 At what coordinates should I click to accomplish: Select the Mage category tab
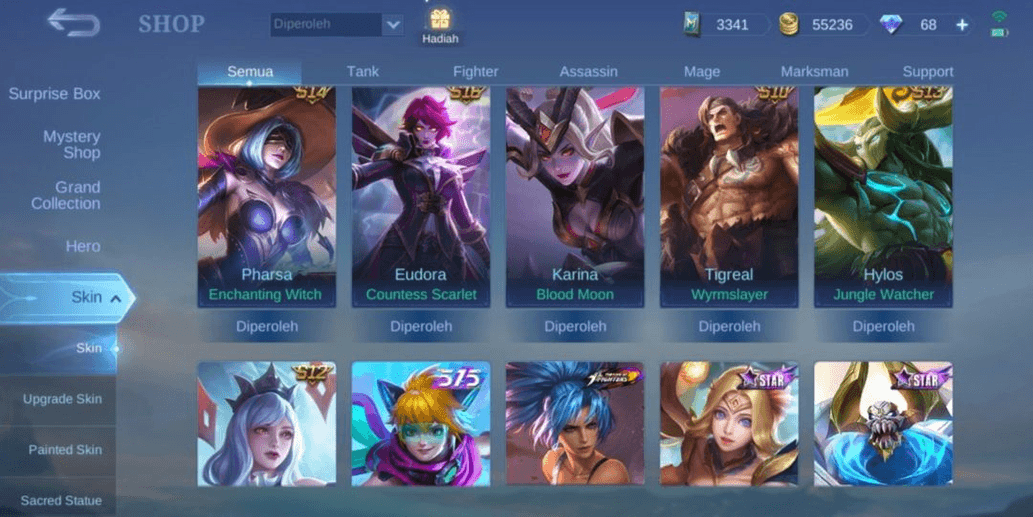(702, 72)
